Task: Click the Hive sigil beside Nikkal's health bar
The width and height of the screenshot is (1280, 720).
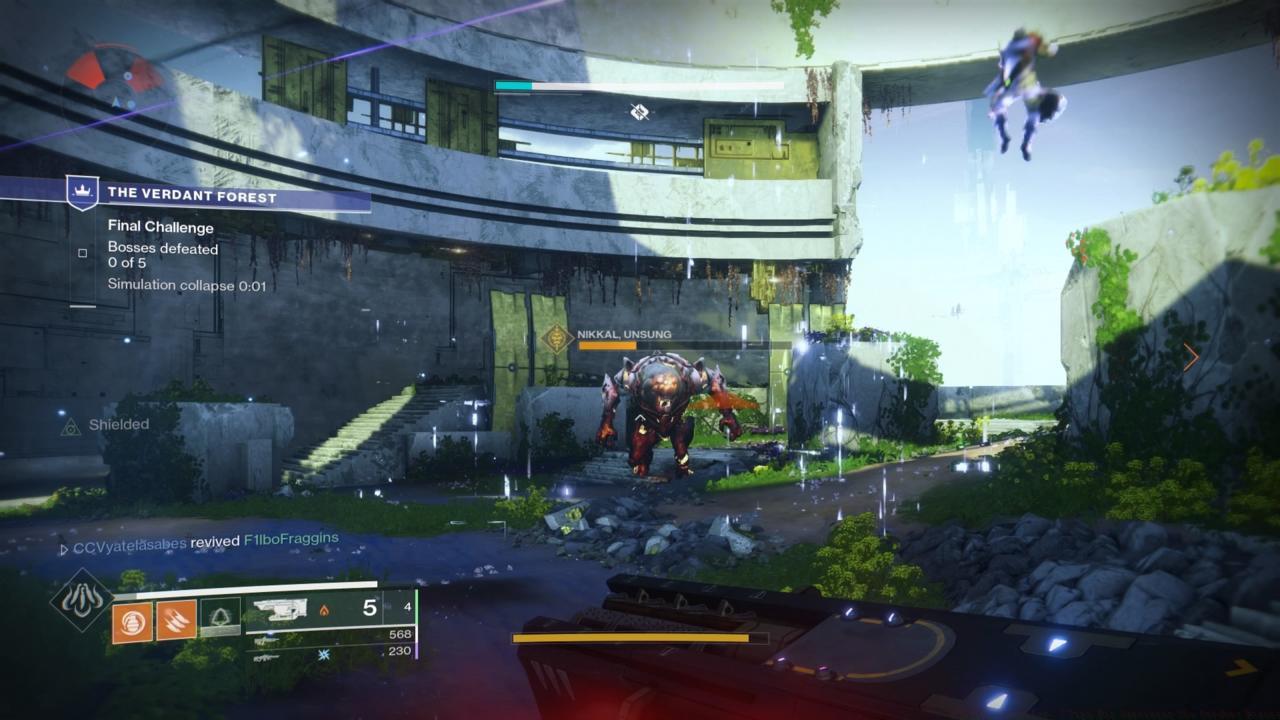Action: 554,340
